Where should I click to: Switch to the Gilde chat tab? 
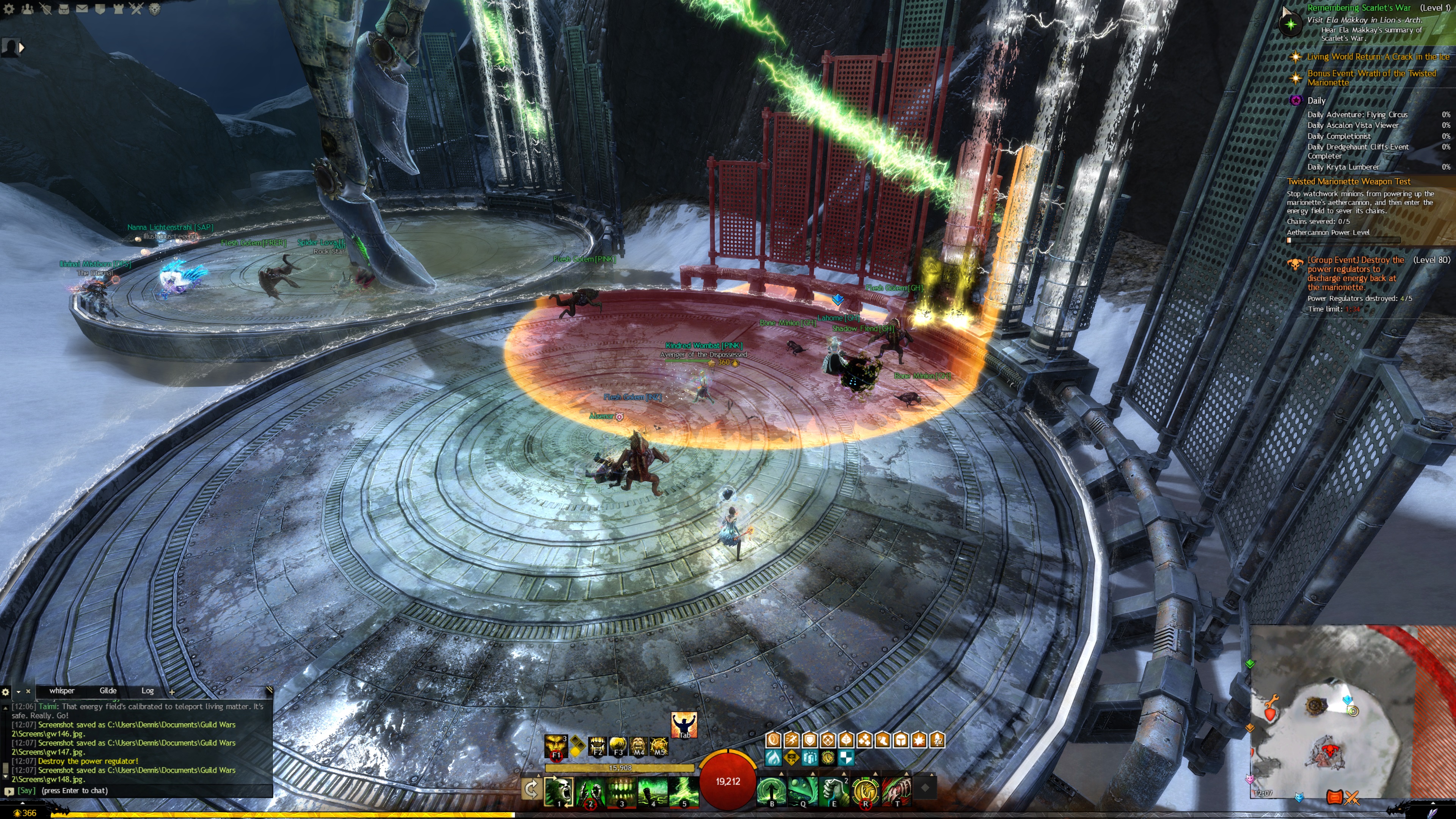(108, 691)
